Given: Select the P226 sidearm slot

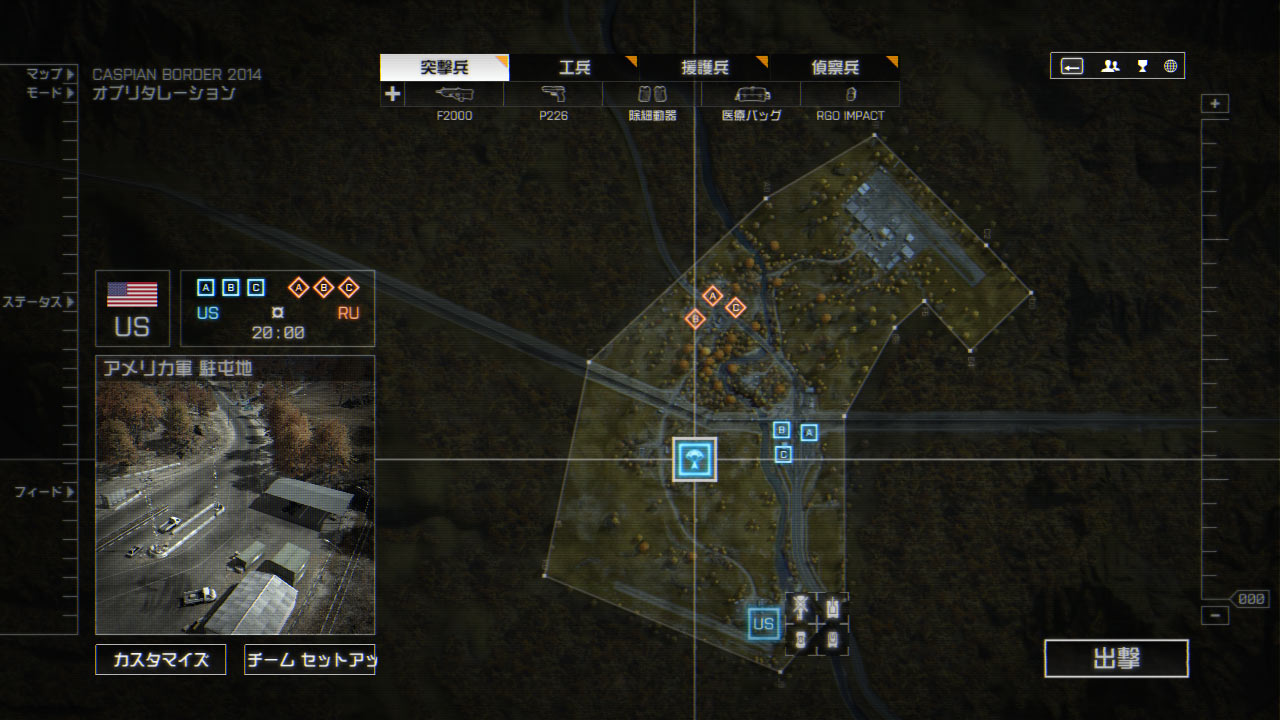Looking at the screenshot, I should click(x=553, y=94).
